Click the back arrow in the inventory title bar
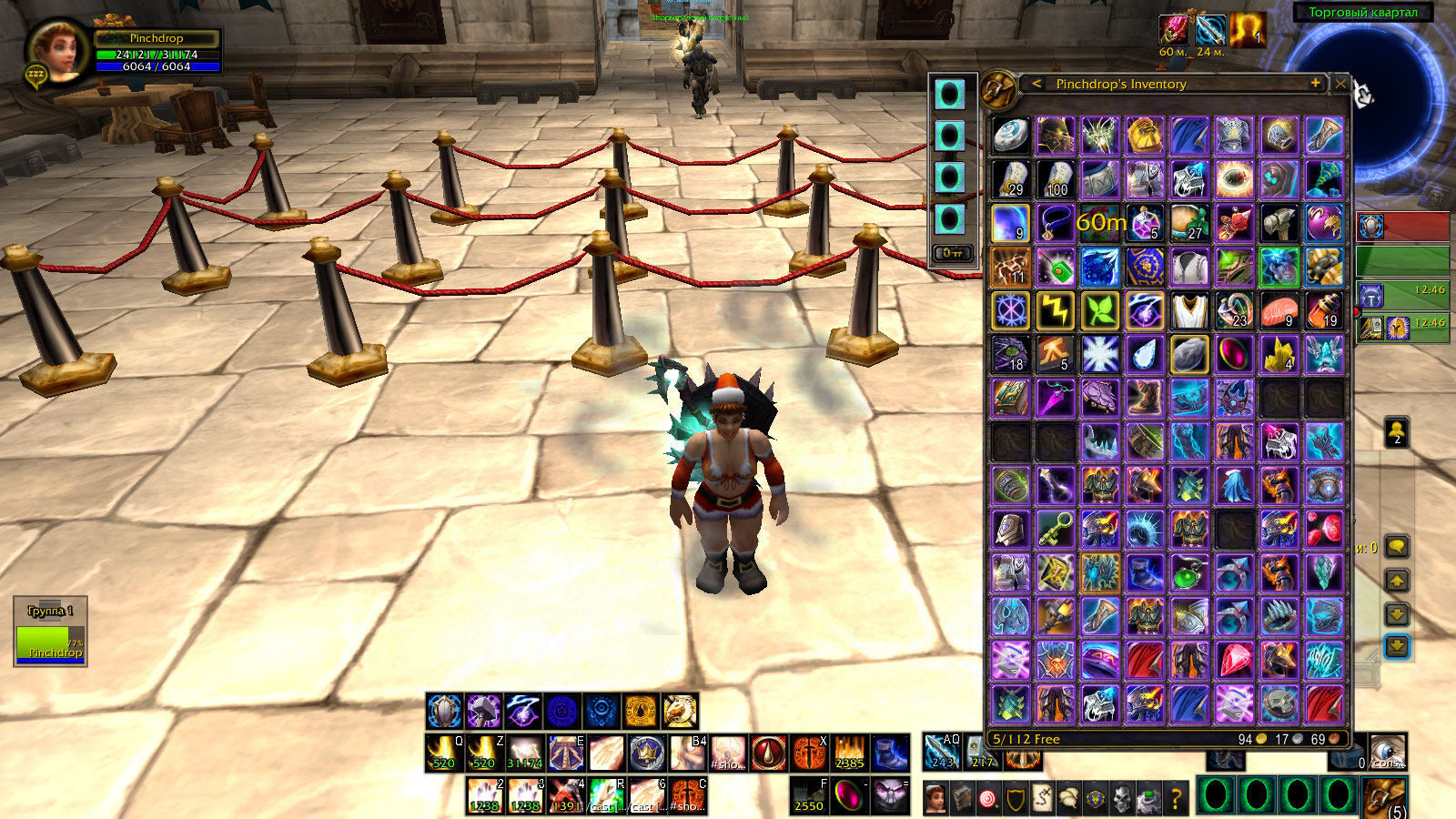Screen dimensions: 1456x819 click(x=1036, y=84)
